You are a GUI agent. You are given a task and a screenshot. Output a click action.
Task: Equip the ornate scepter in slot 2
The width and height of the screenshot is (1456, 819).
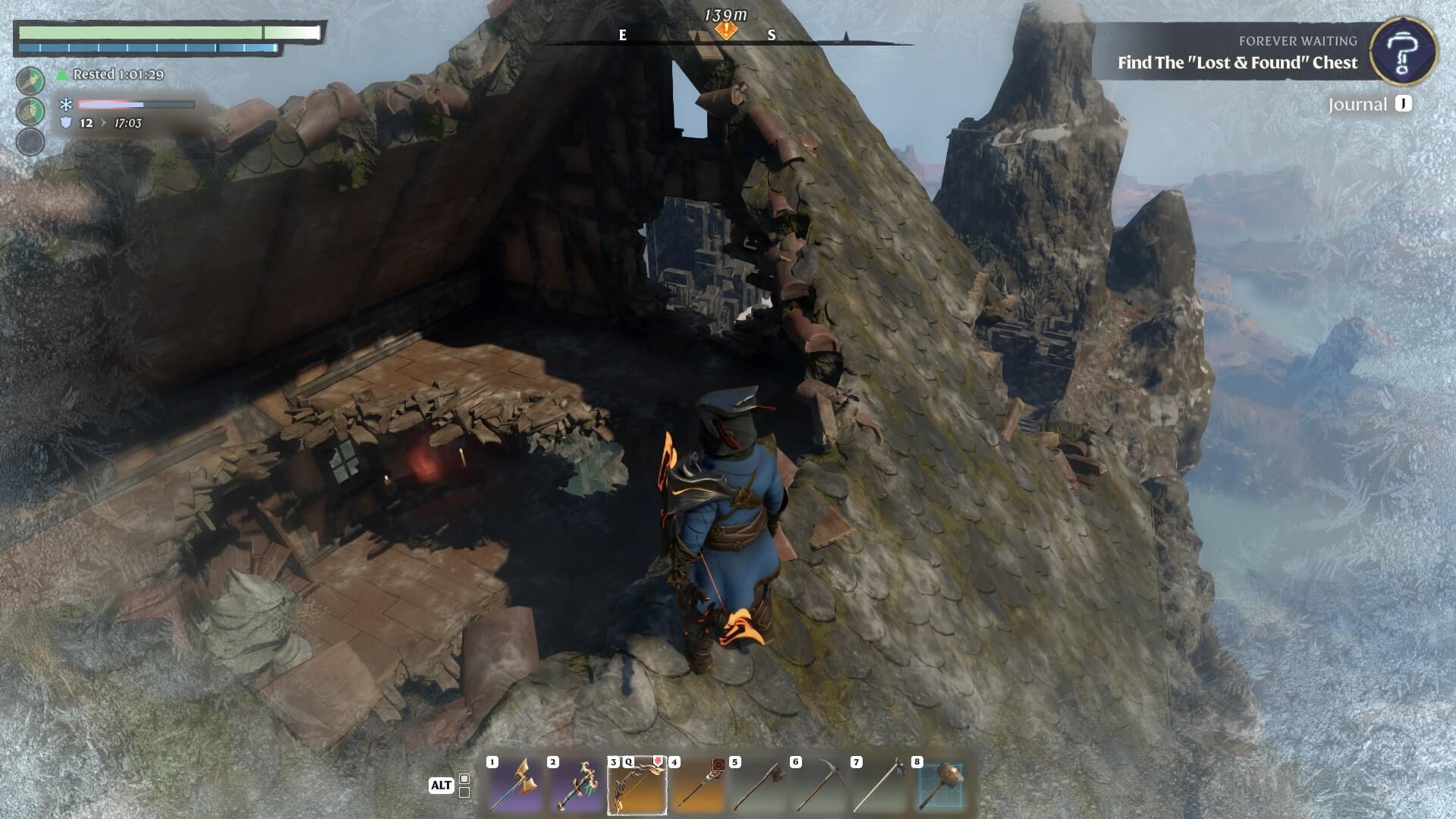coord(576,786)
